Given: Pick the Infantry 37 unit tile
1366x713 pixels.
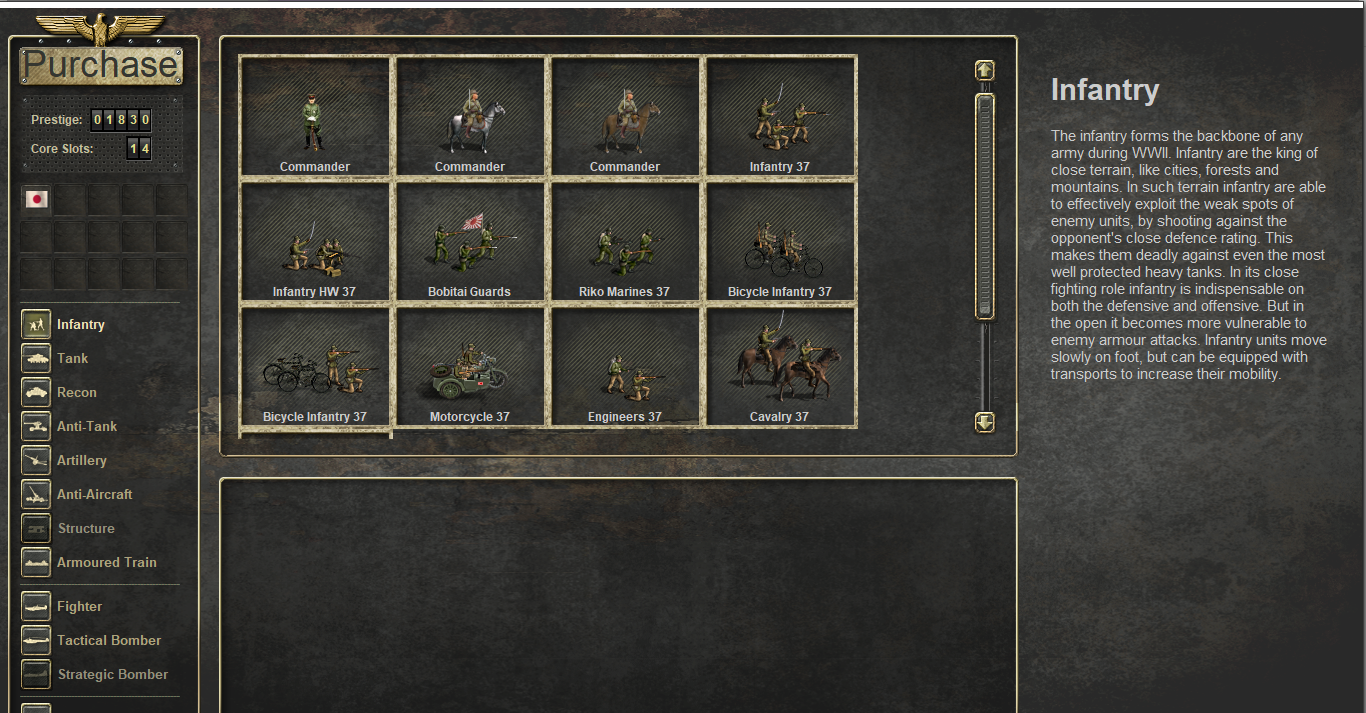Looking at the screenshot, I should click(780, 117).
